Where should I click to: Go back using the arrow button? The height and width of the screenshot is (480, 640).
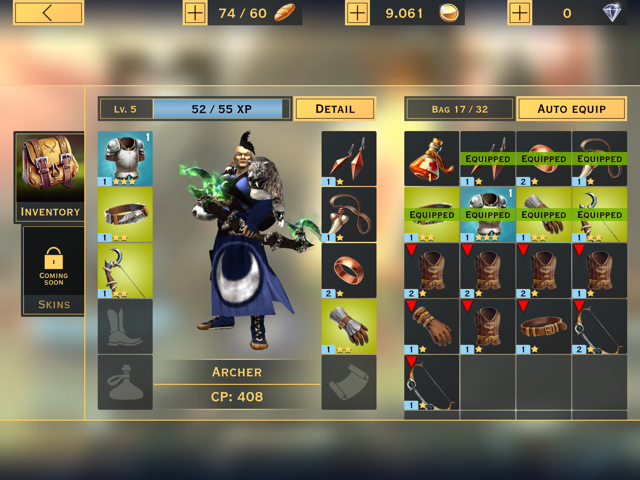(x=49, y=13)
